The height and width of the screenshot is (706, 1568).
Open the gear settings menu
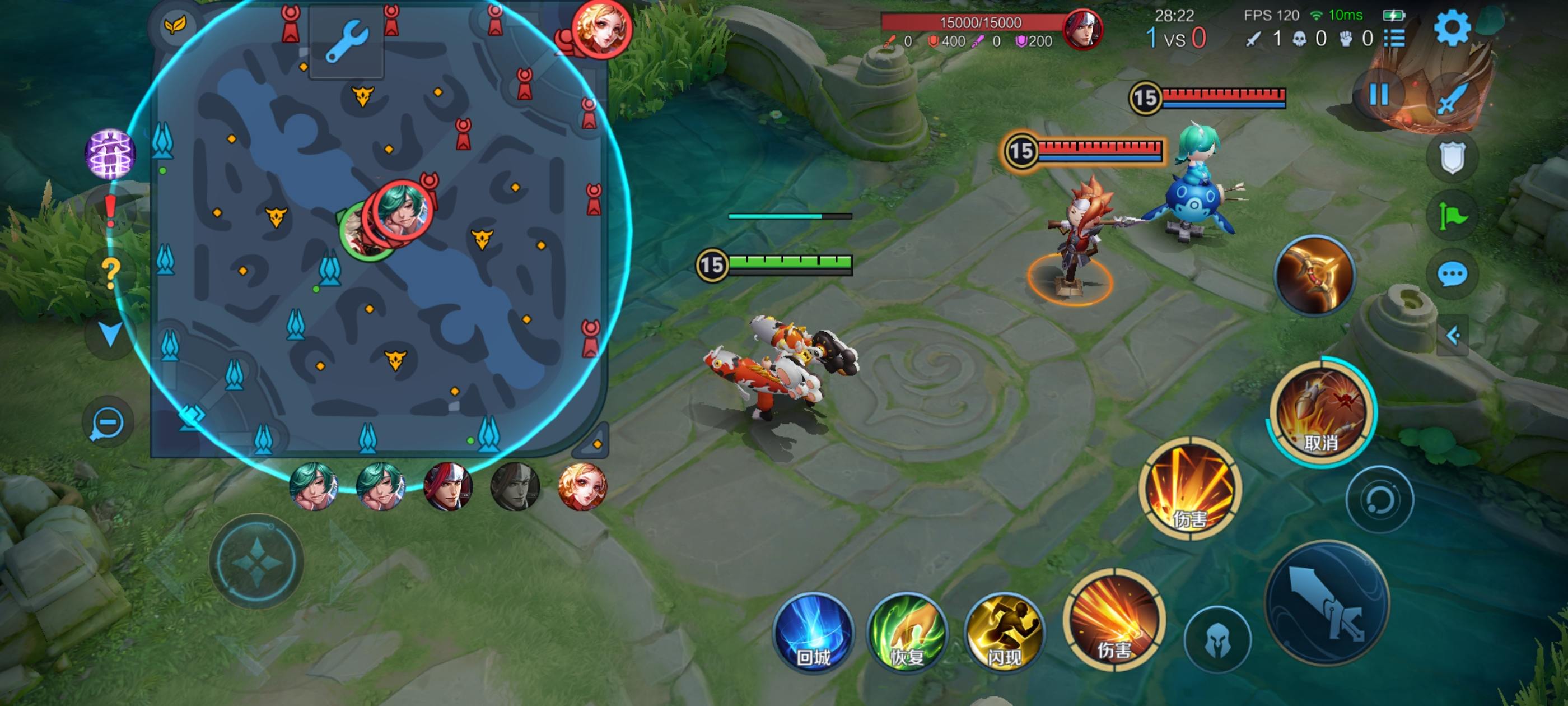pos(1452,27)
